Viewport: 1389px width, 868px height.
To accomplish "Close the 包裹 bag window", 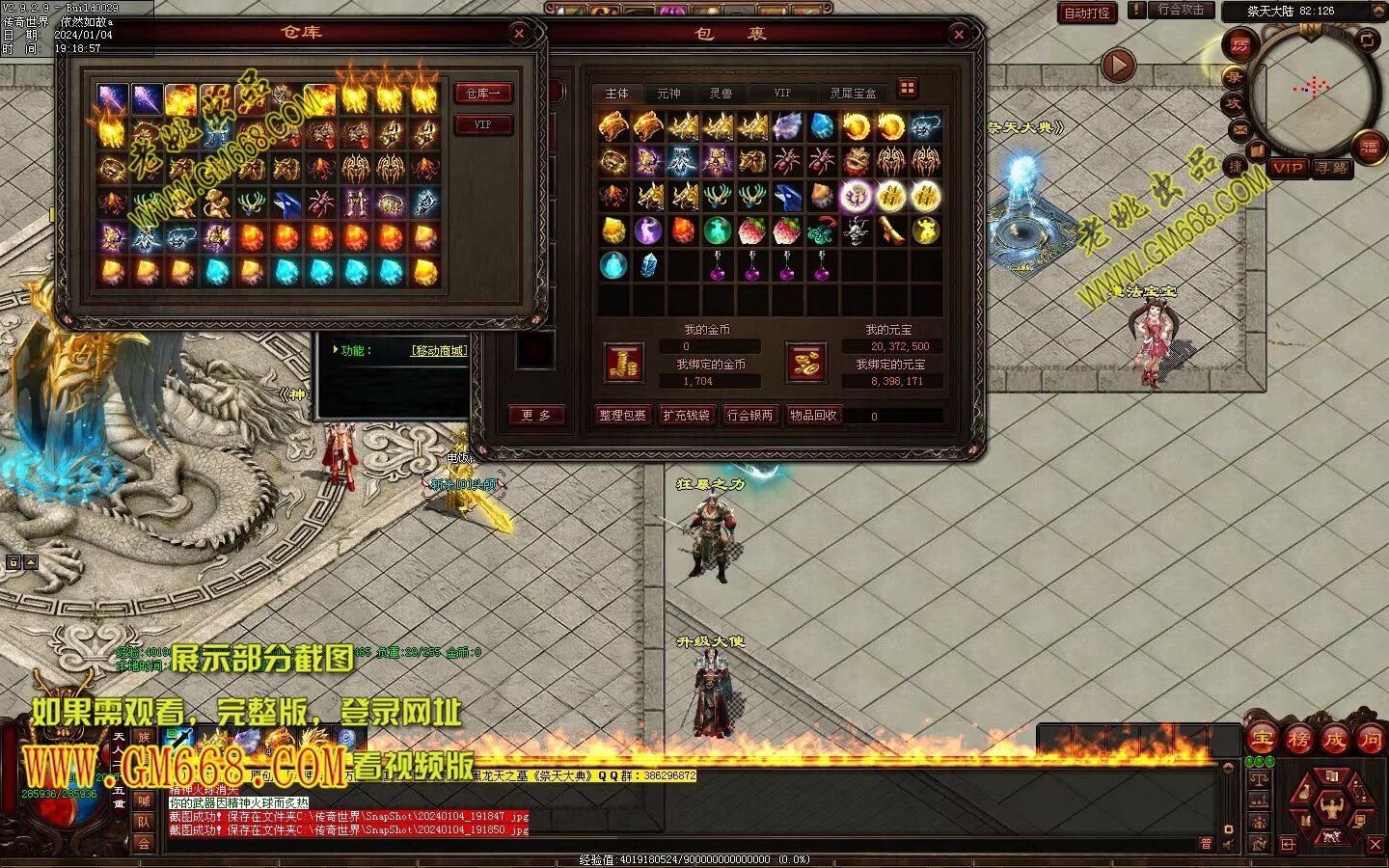I will 959,35.
